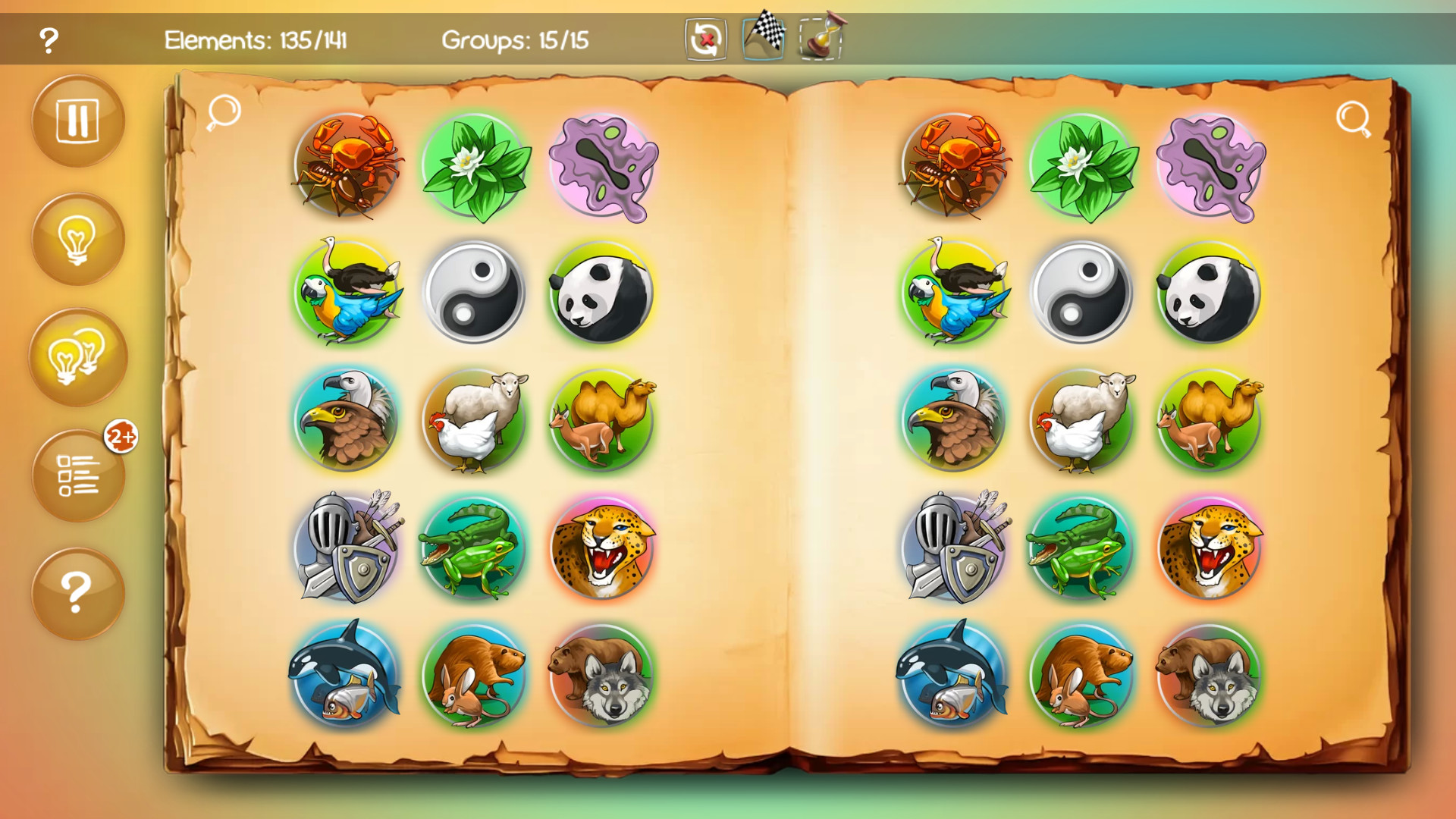
Task: Click the restart episode icon in top toolbar
Action: tap(704, 39)
